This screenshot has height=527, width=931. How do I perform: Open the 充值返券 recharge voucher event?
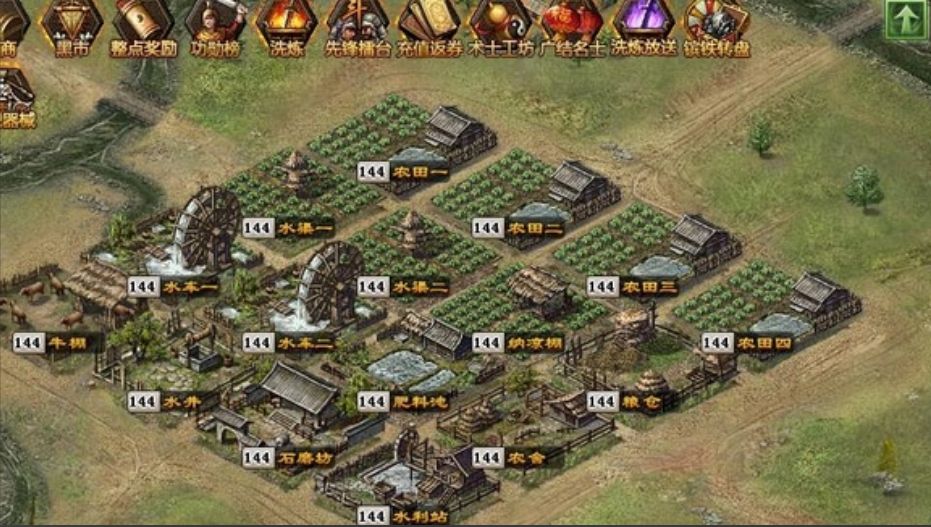pyautogui.click(x=430, y=23)
